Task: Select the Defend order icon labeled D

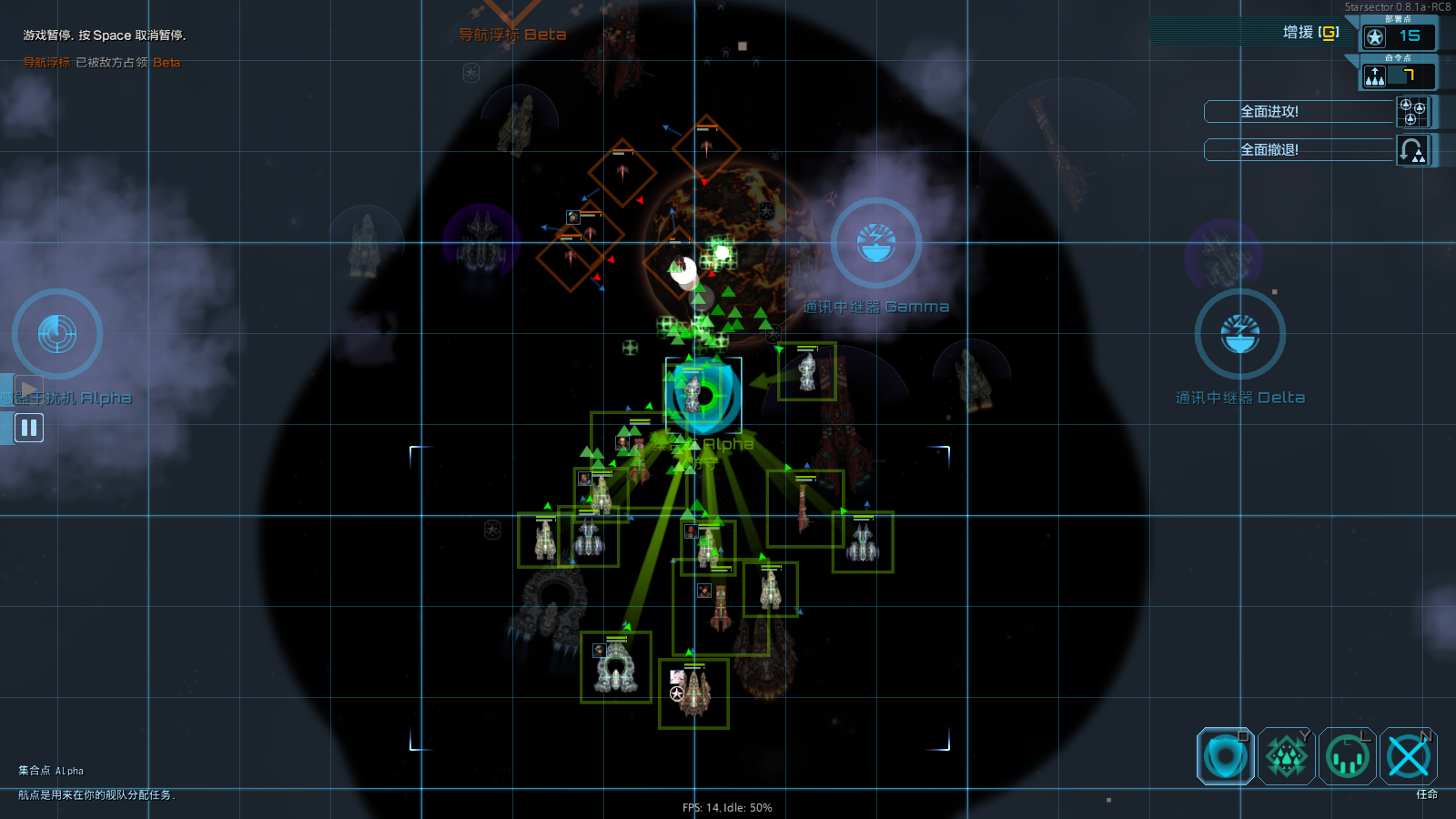Action: point(1224,755)
